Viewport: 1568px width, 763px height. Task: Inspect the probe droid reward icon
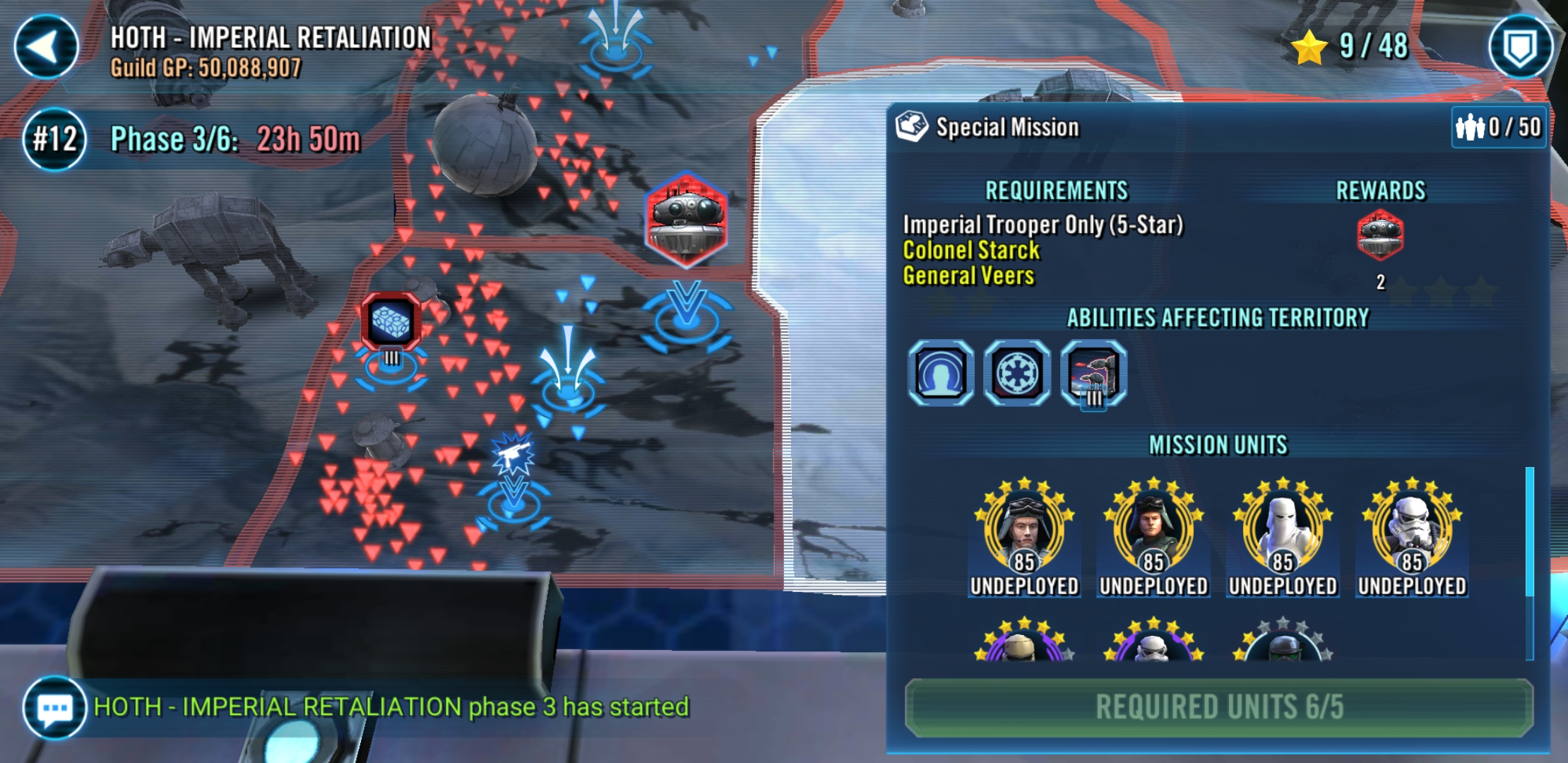click(1380, 235)
